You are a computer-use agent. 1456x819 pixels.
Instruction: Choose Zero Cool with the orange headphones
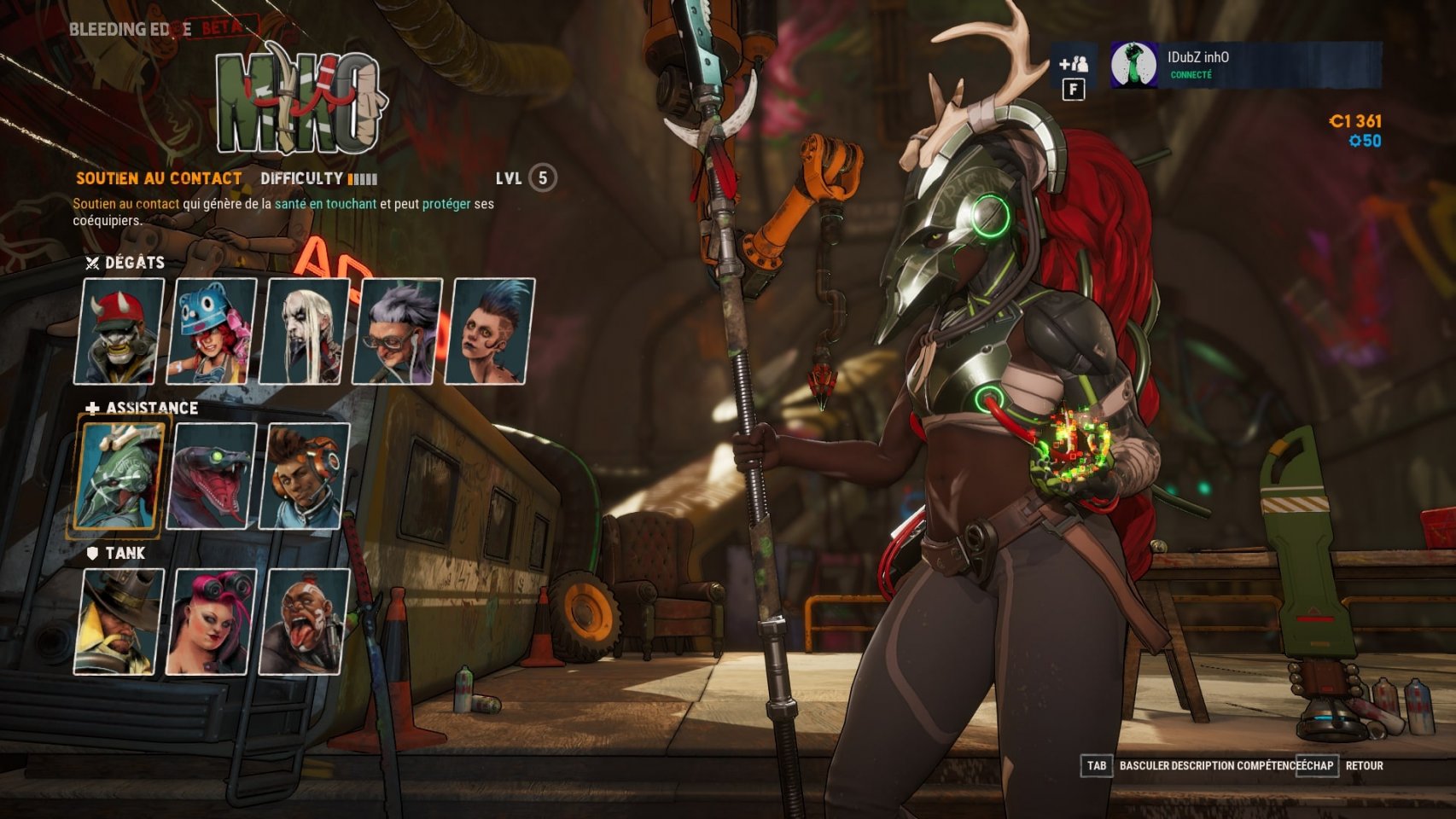(x=305, y=476)
